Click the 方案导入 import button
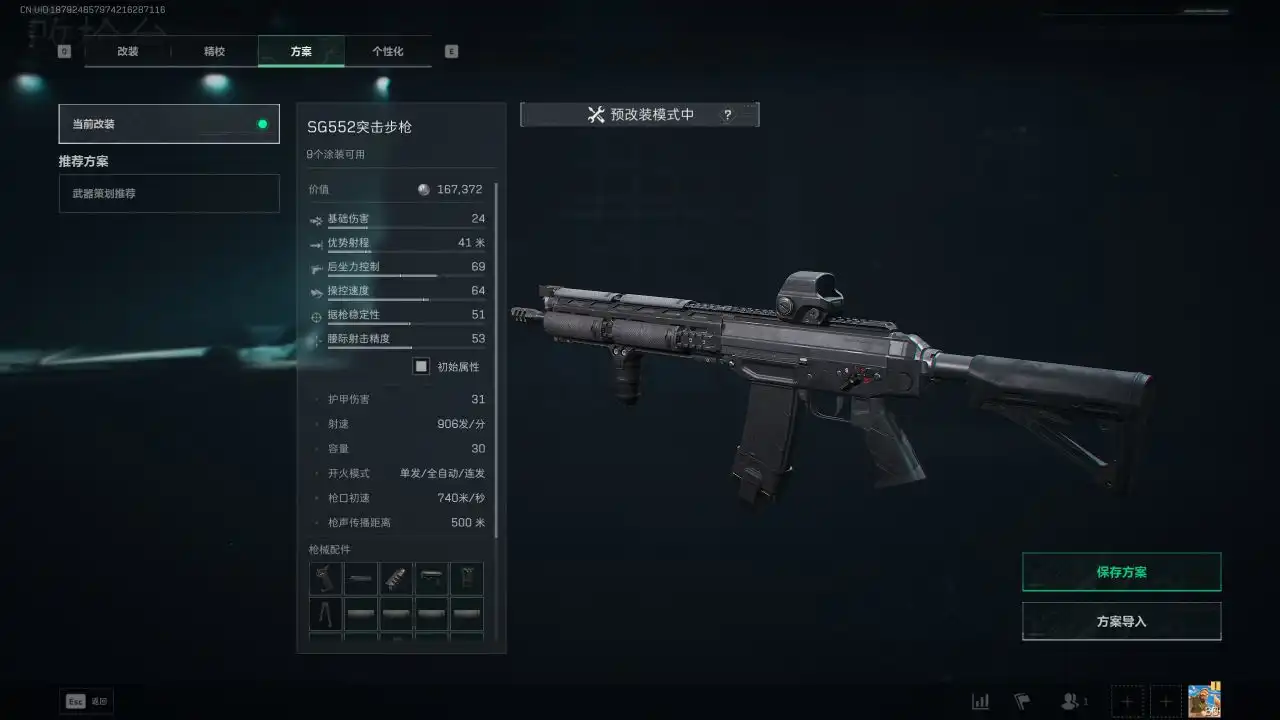This screenshot has width=1280, height=720. click(1121, 620)
